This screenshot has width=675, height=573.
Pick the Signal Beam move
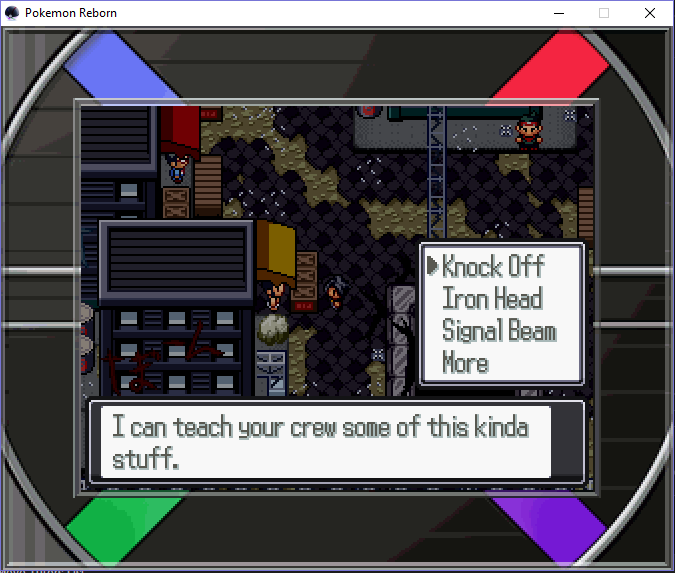pos(499,331)
